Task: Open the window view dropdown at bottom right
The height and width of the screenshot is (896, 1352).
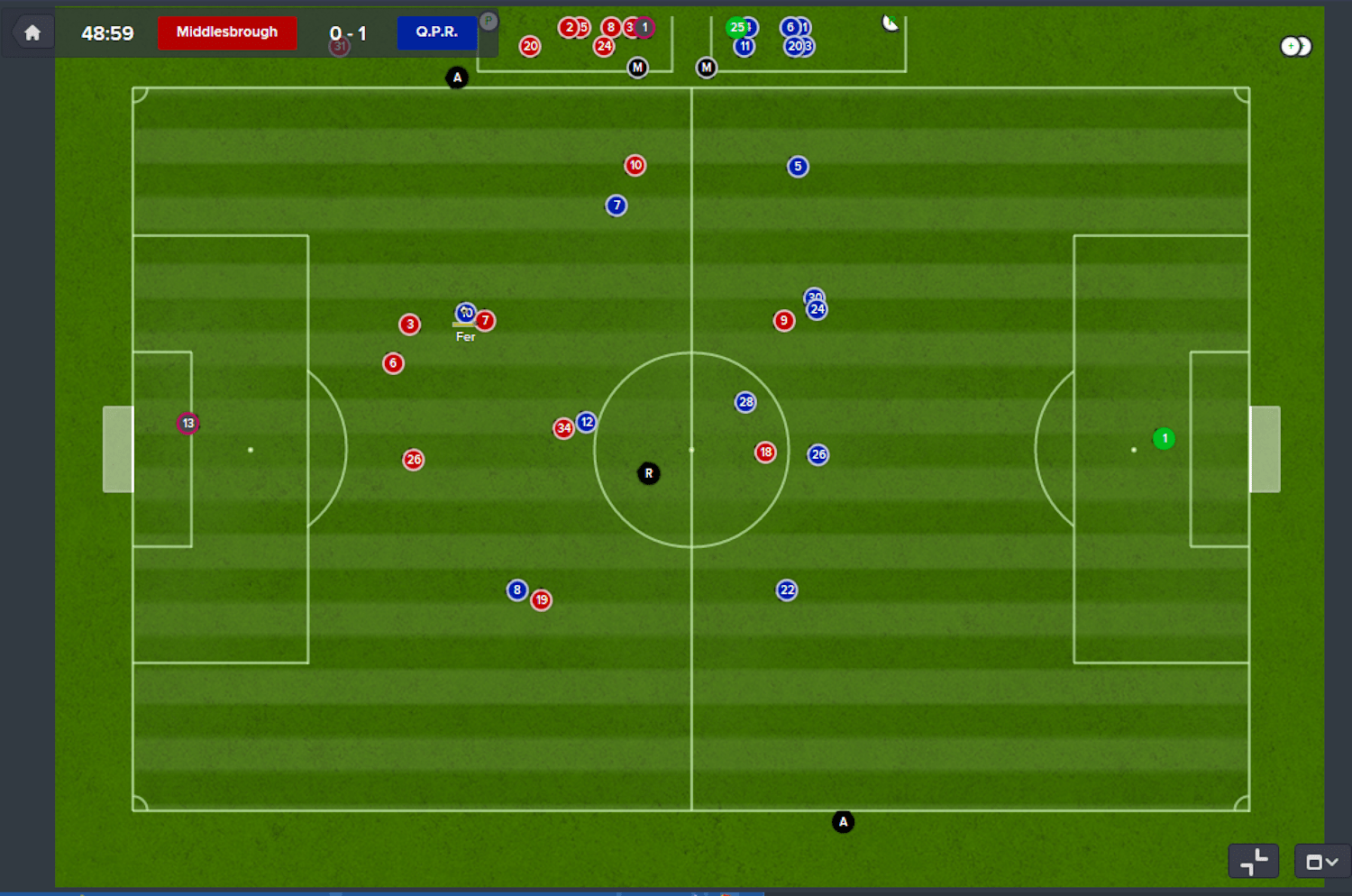Action: 1321,861
